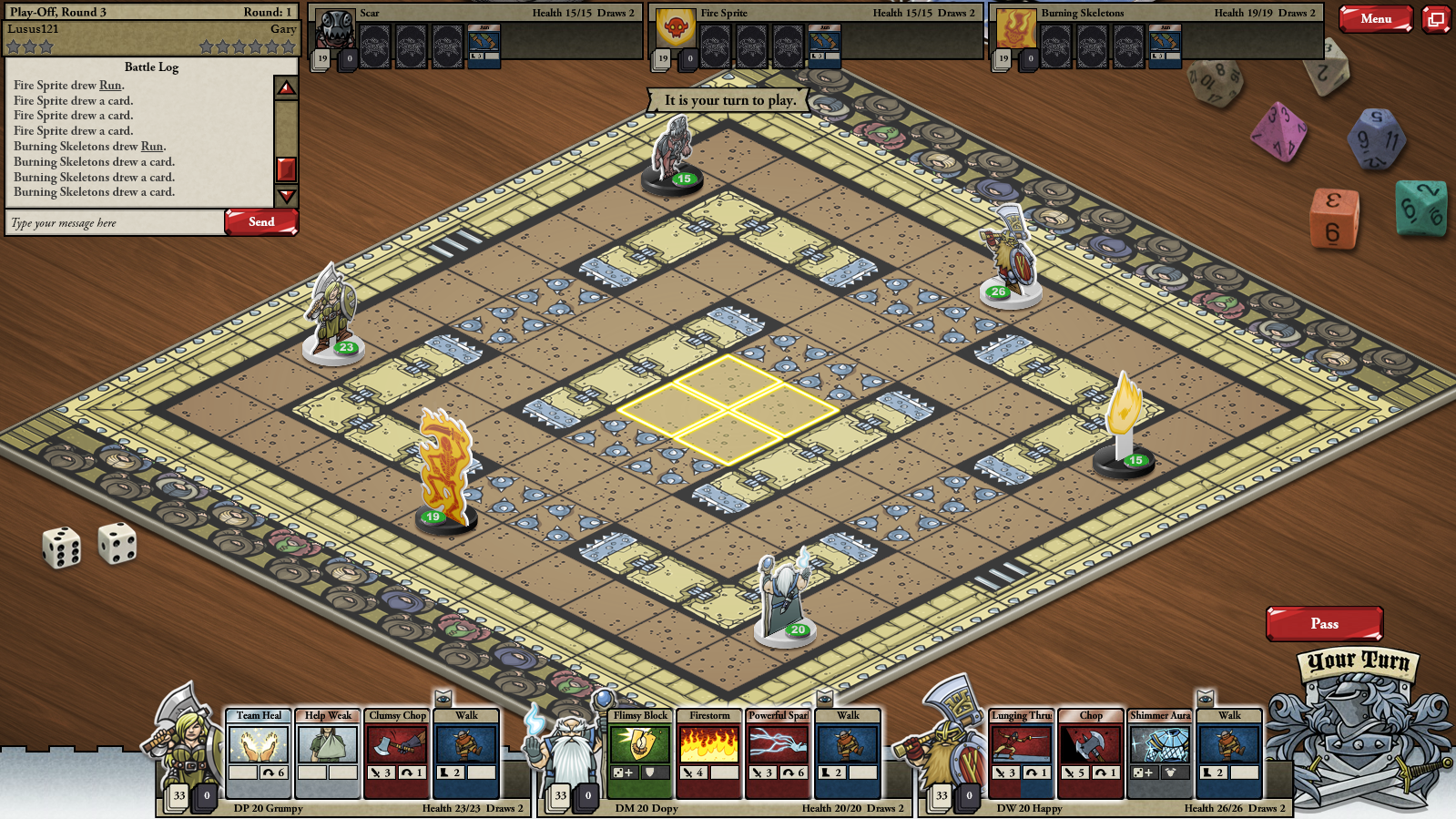Focus the chat message input field
The image size is (1456, 819).
click(x=115, y=223)
